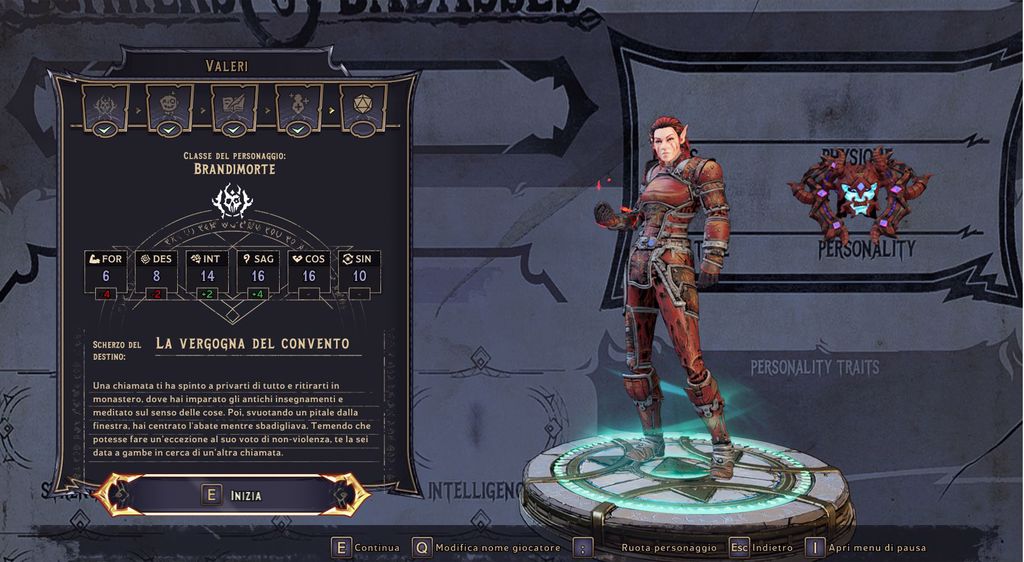Select the twenty-sided die final step
Screen dimensions: 1024x562
click(x=363, y=105)
